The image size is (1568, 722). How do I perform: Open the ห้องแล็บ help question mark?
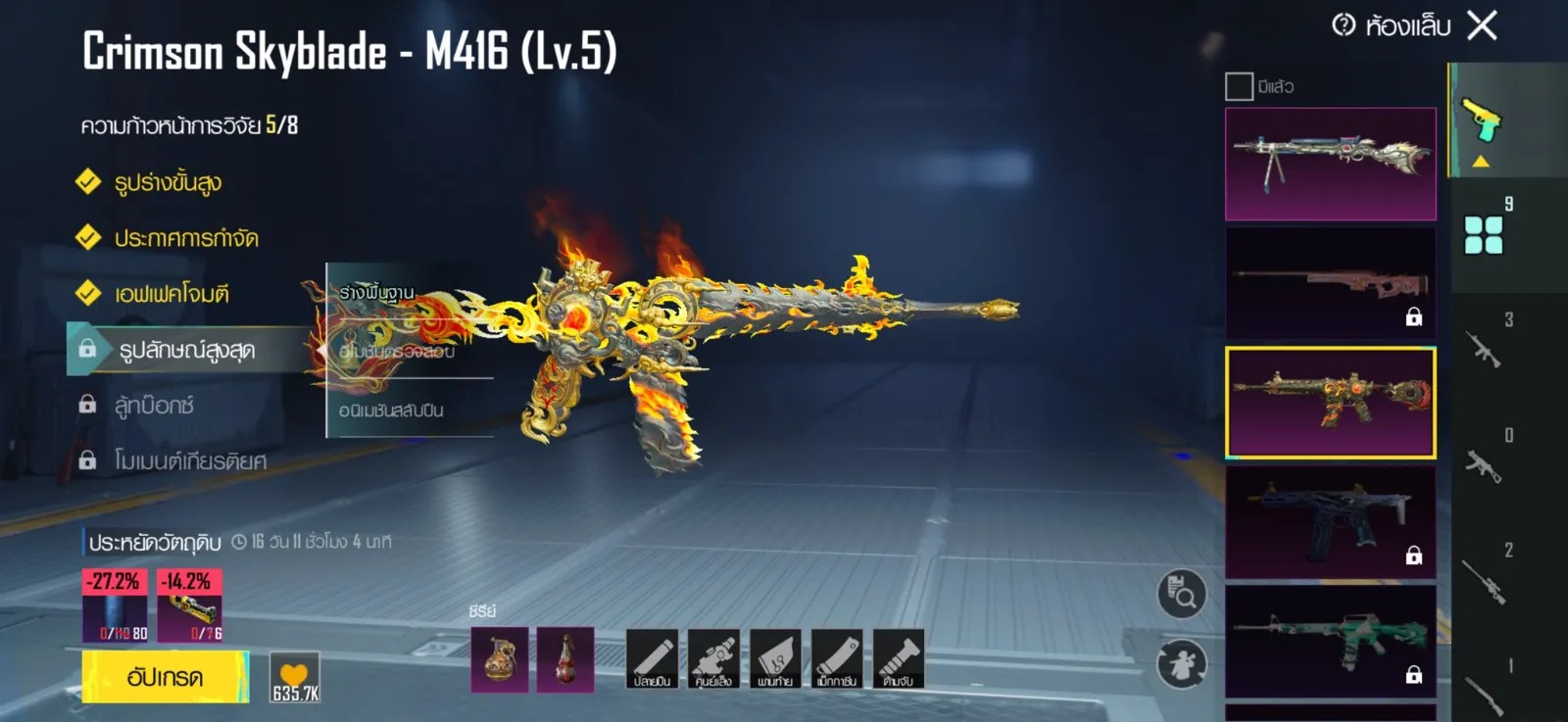[x=1344, y=25]
